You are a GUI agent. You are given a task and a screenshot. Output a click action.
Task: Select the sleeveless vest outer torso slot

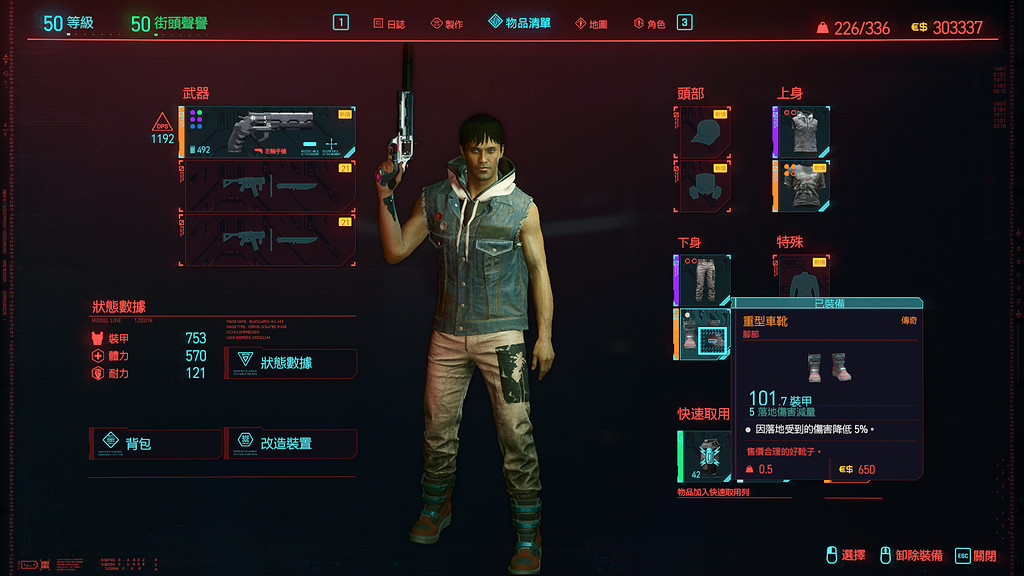click(x=802, y=132)
